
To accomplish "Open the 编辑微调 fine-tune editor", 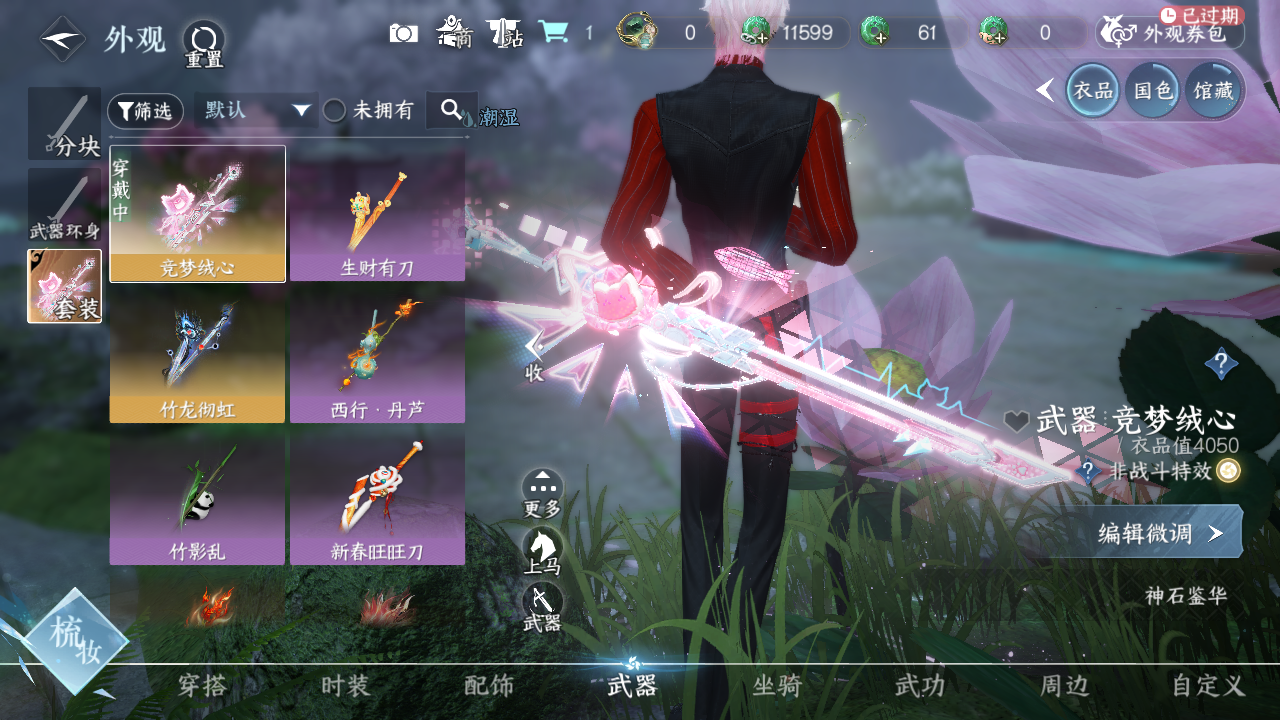I will point(1159,532).
